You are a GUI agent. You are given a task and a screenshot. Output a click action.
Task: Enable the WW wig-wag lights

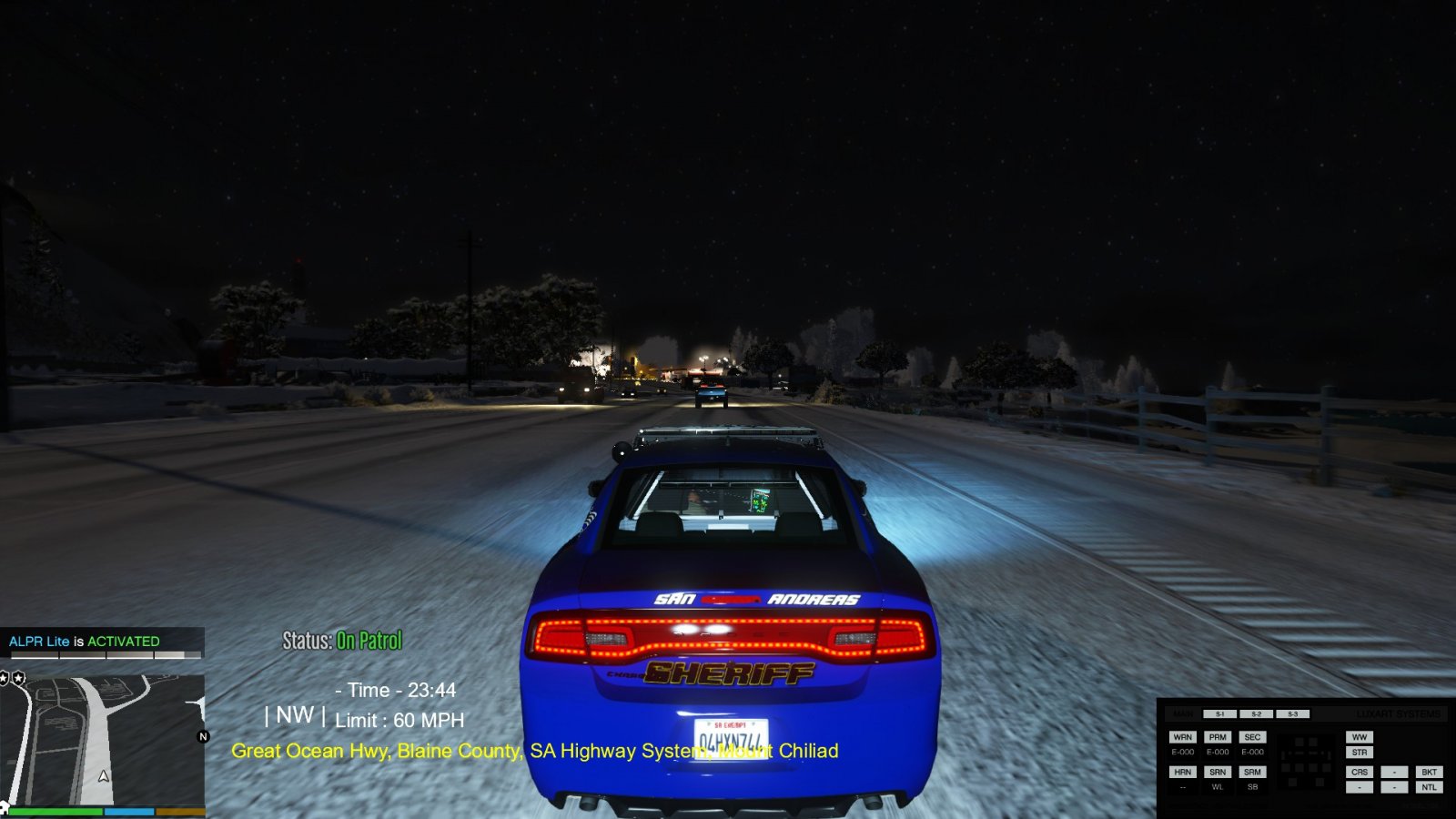click(1360, 737)
